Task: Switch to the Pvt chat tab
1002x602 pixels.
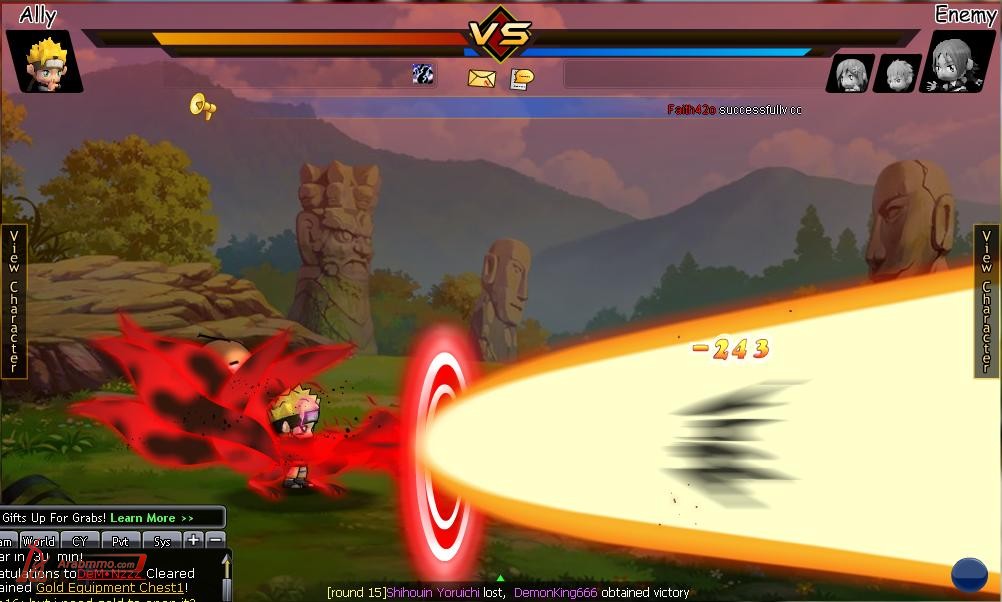Action: pyautogui.click(x=121, y=541)
